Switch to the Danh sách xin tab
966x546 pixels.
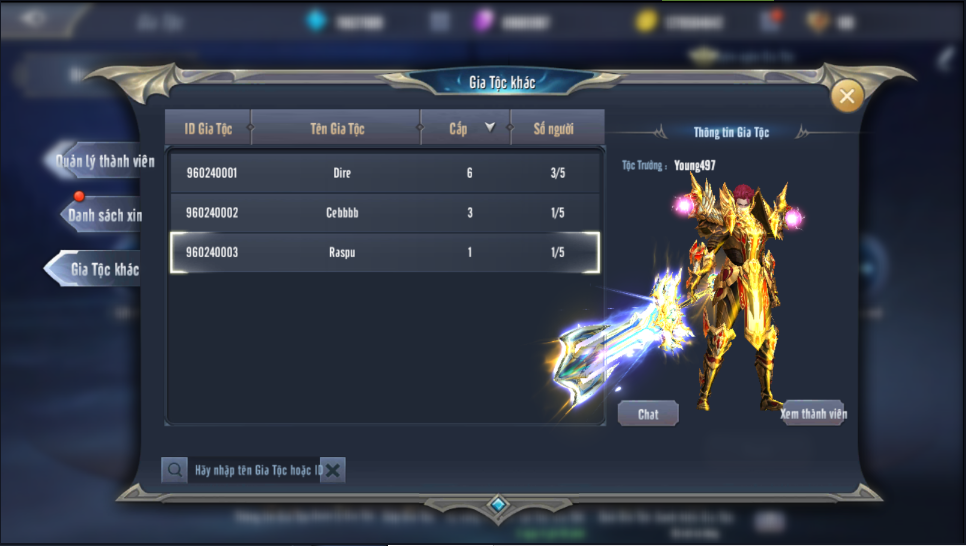pyautogui.click(x=104, y=215)
